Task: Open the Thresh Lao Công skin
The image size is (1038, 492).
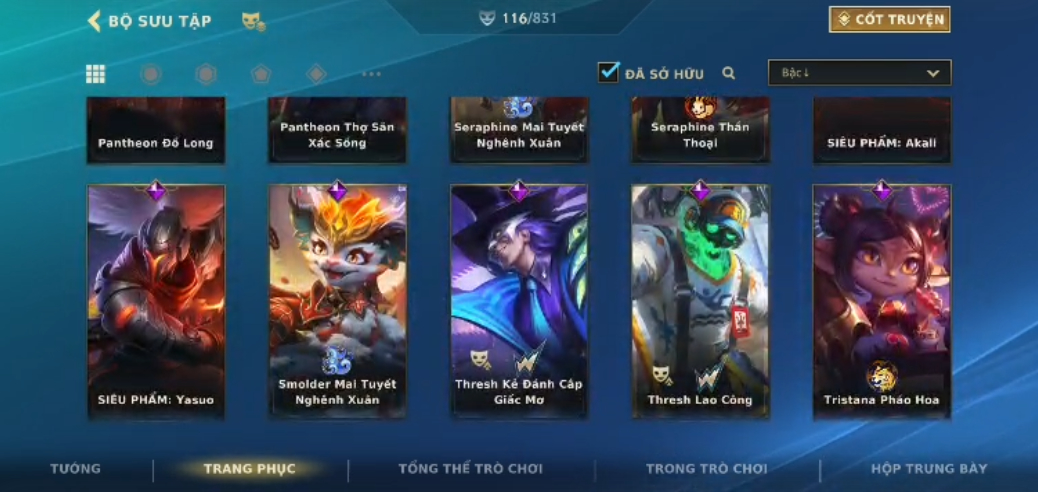Action: (700, 301)
